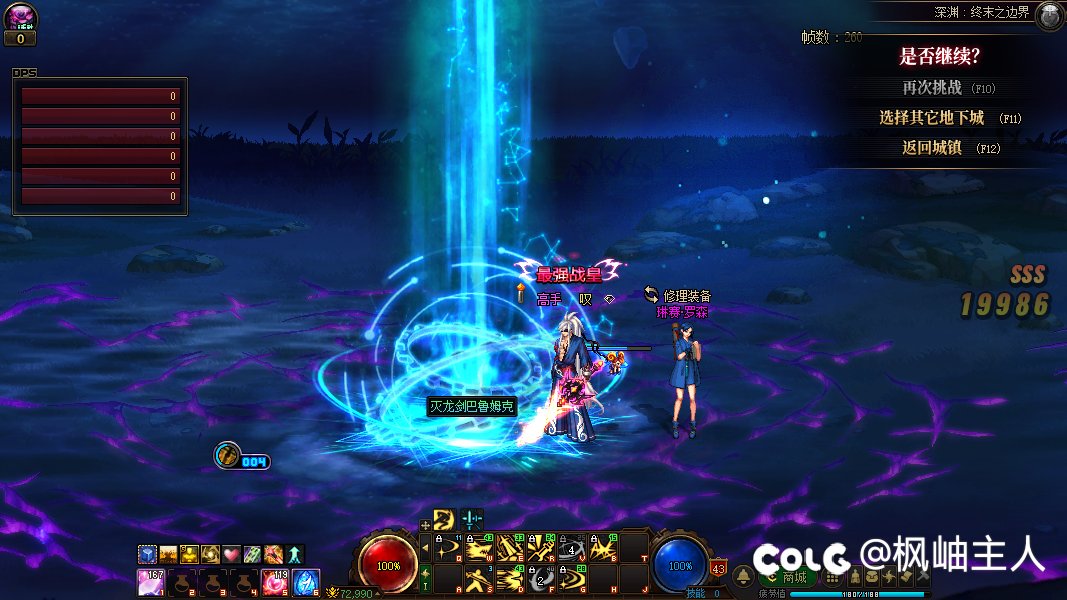The image size is (1067, 600).
Task: Use the blue crystal item in slot 6
Action: (306, 581)
